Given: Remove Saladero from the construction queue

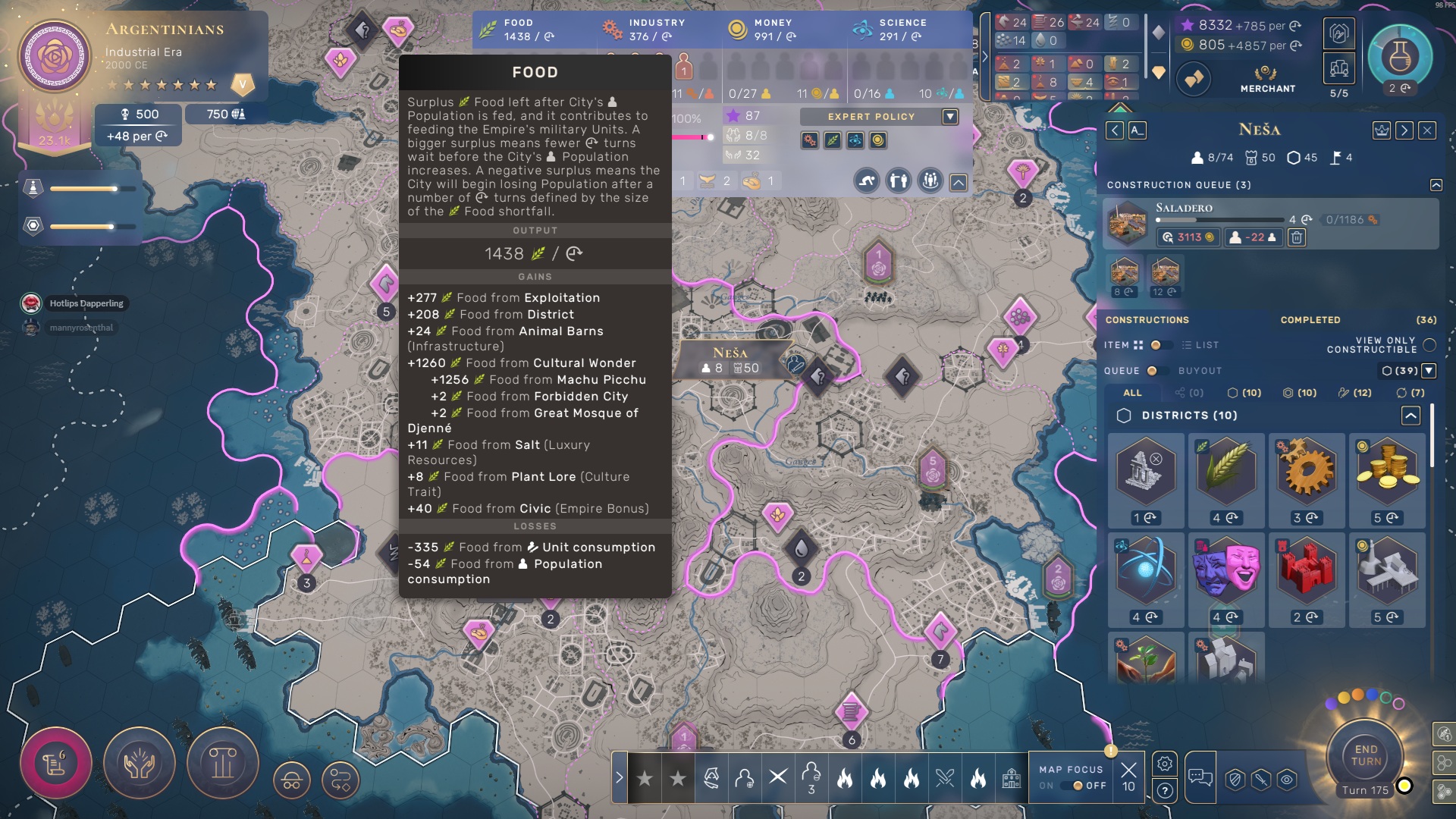Looking at the screenshot, I should pyautogui.click(x=1297, y=238).
